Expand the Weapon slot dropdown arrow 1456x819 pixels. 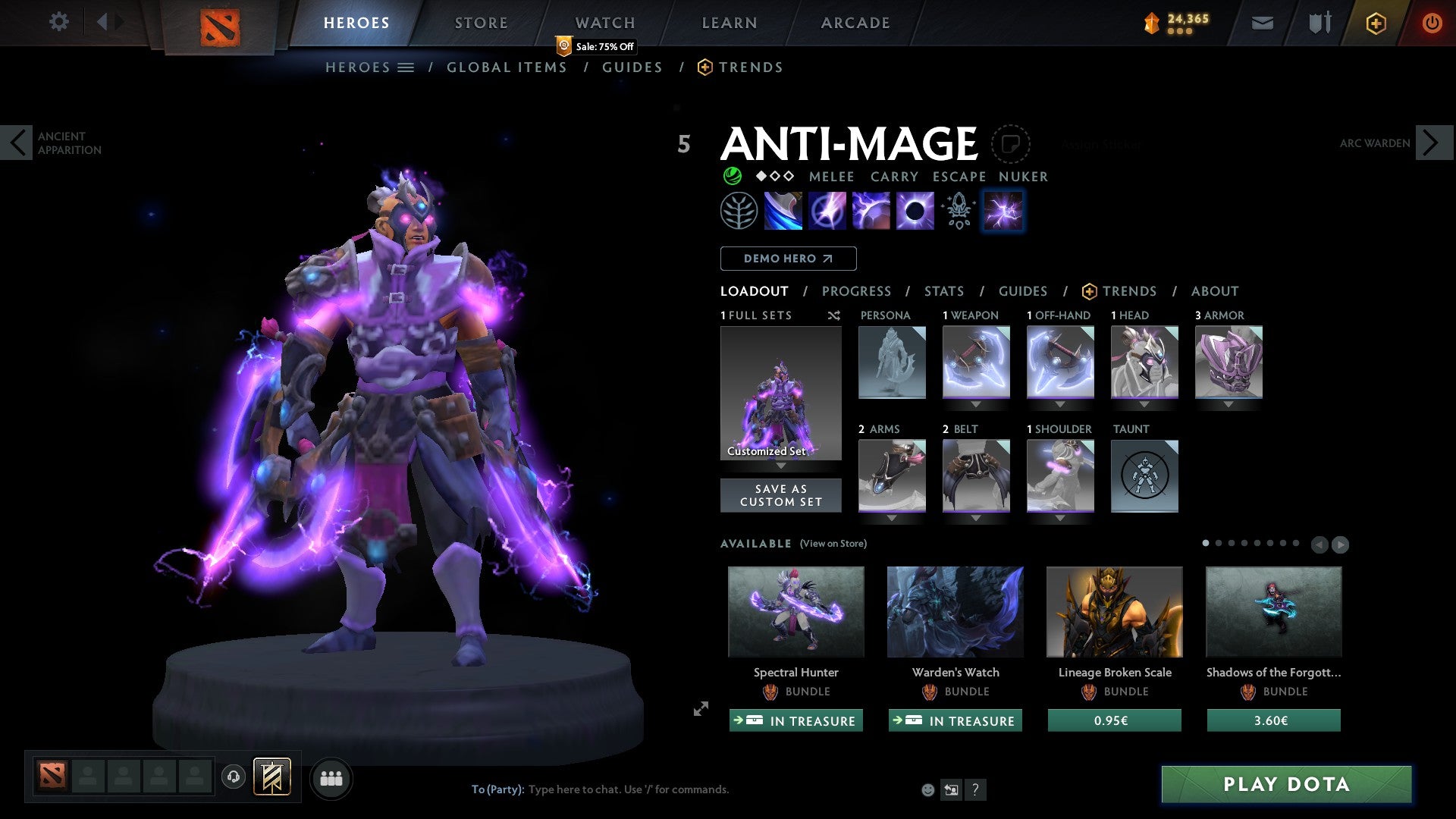pyautogui.click(x=975, y=404)
